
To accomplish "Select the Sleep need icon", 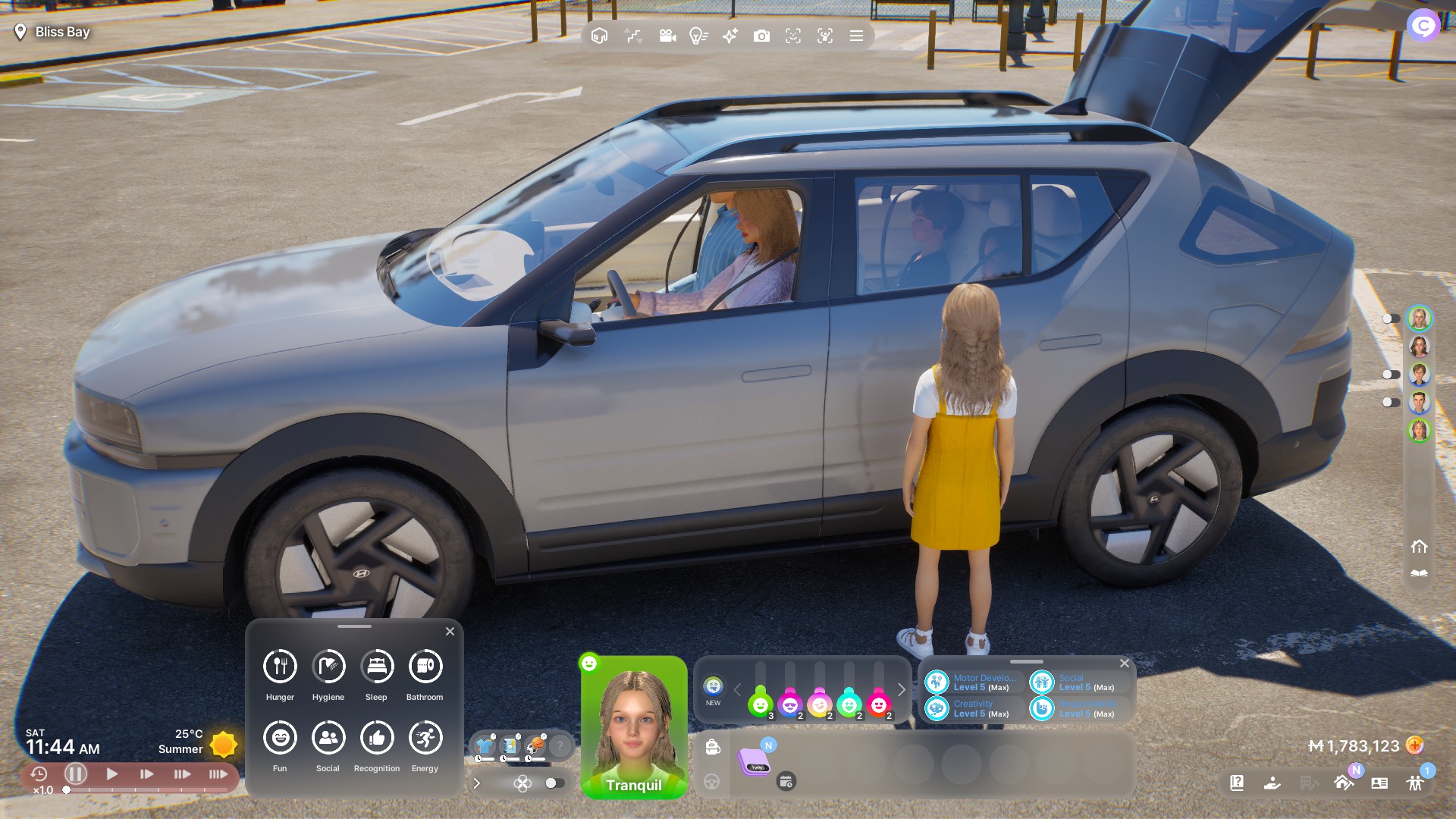I will [x=377, y=667].
